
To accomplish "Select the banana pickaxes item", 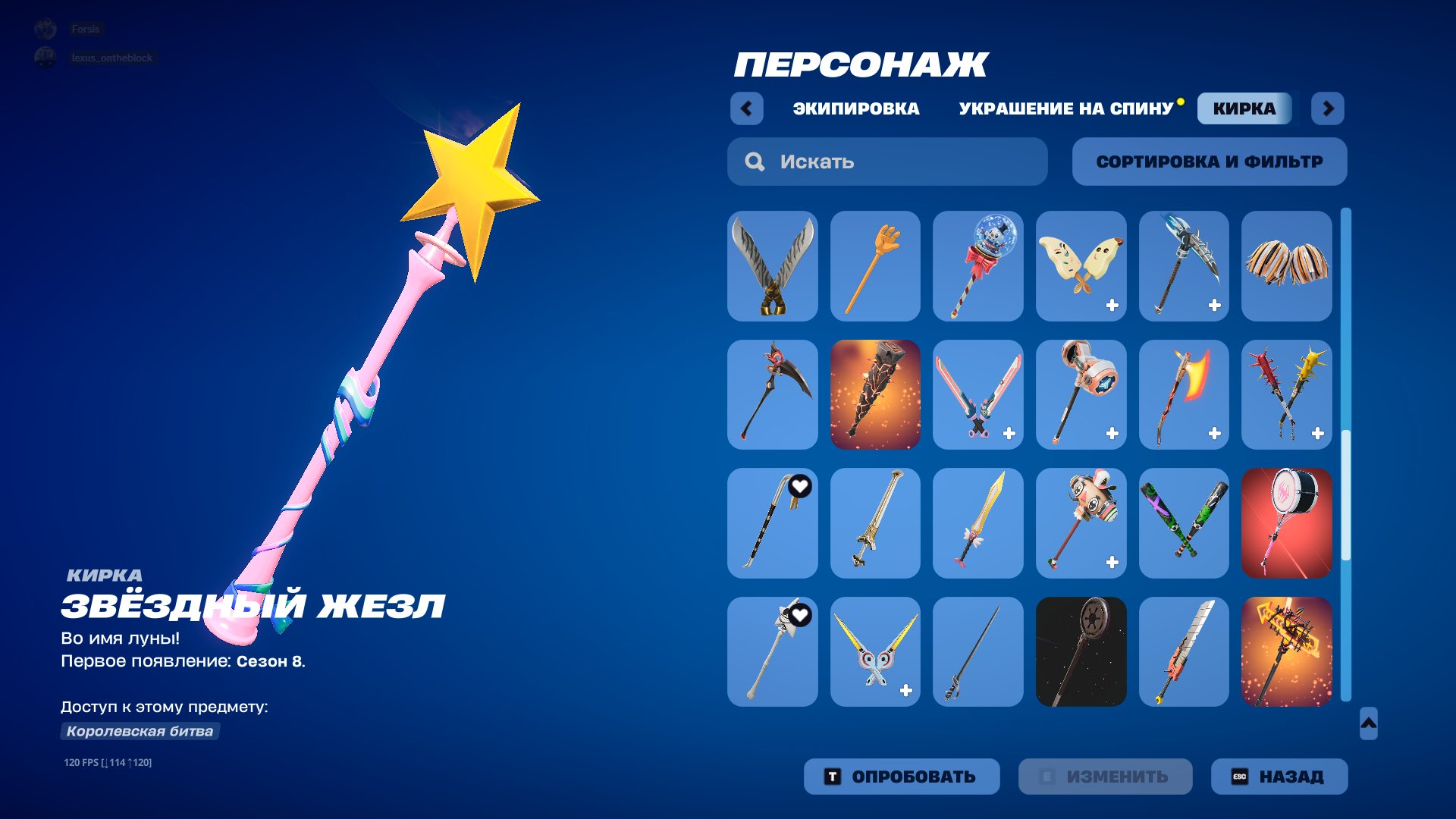I will tap(1081, 265).
